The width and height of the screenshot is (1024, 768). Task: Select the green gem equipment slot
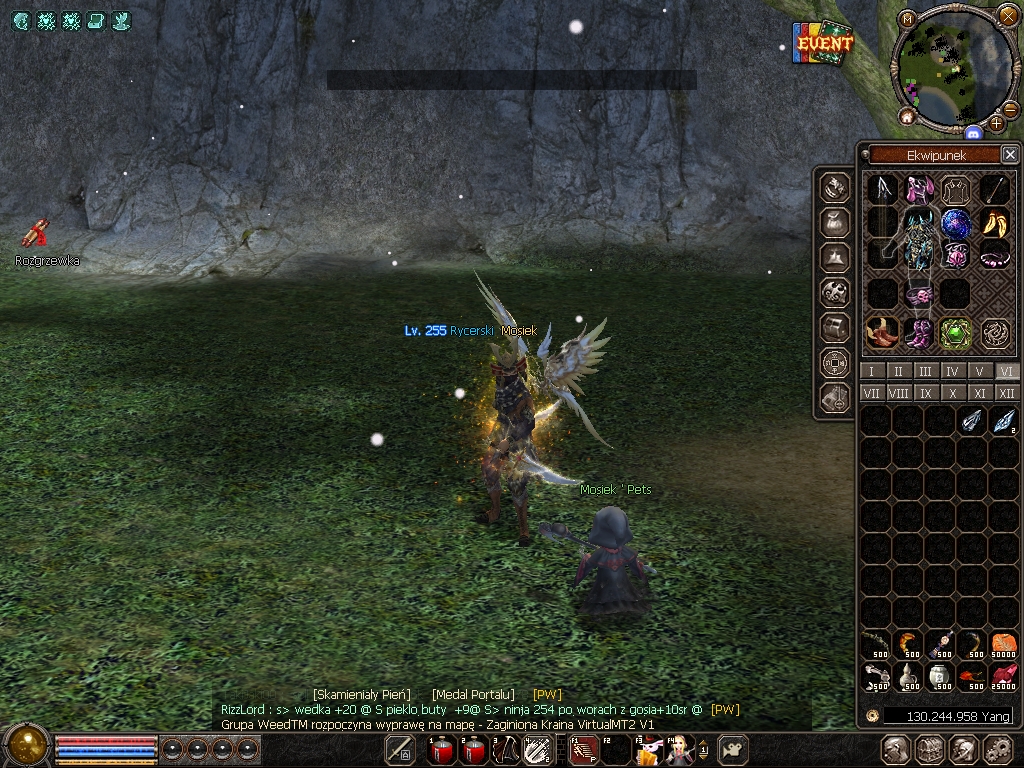coord(957,333)
